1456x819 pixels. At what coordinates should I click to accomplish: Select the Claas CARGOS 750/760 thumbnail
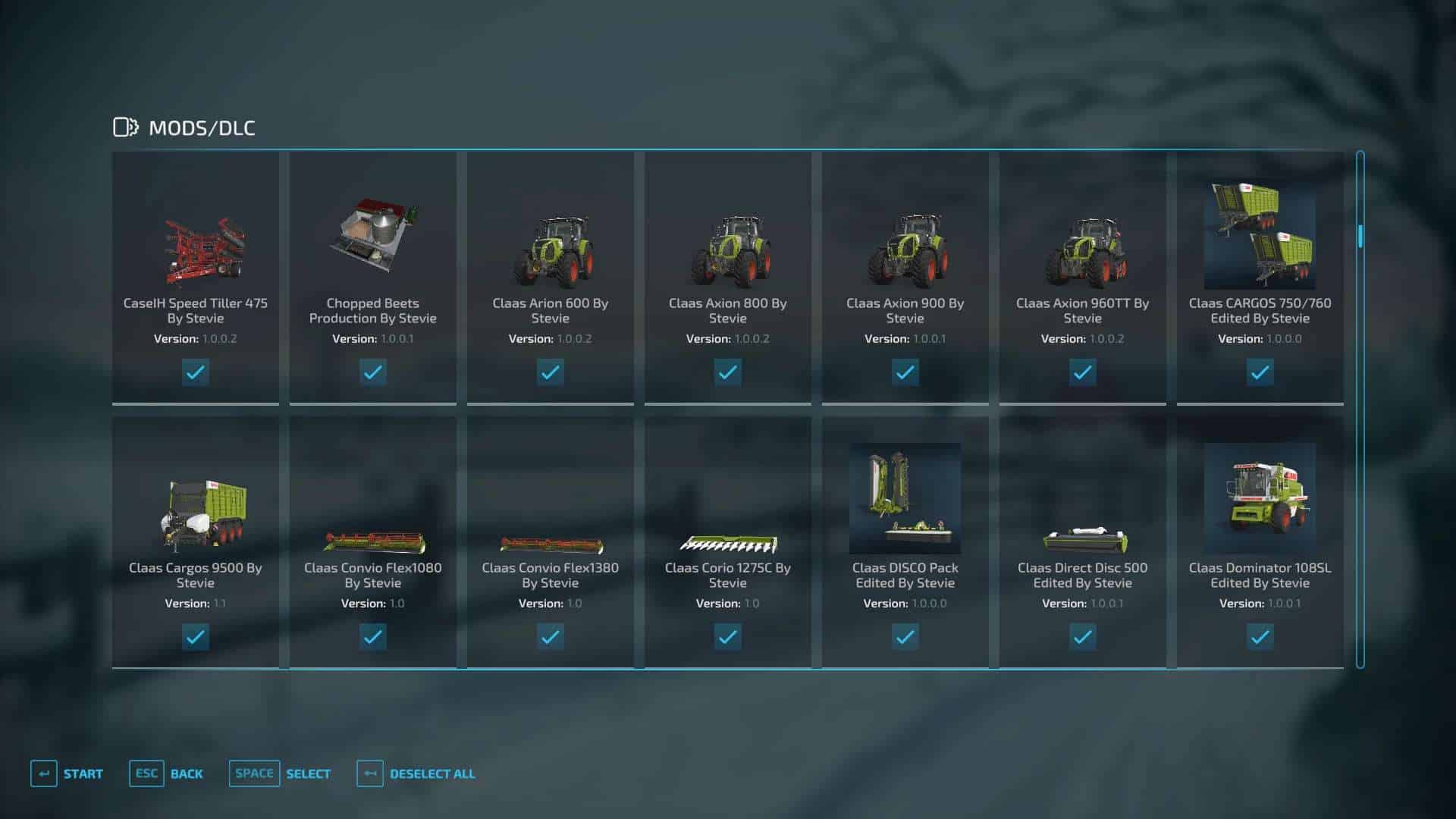[1260, 235]
